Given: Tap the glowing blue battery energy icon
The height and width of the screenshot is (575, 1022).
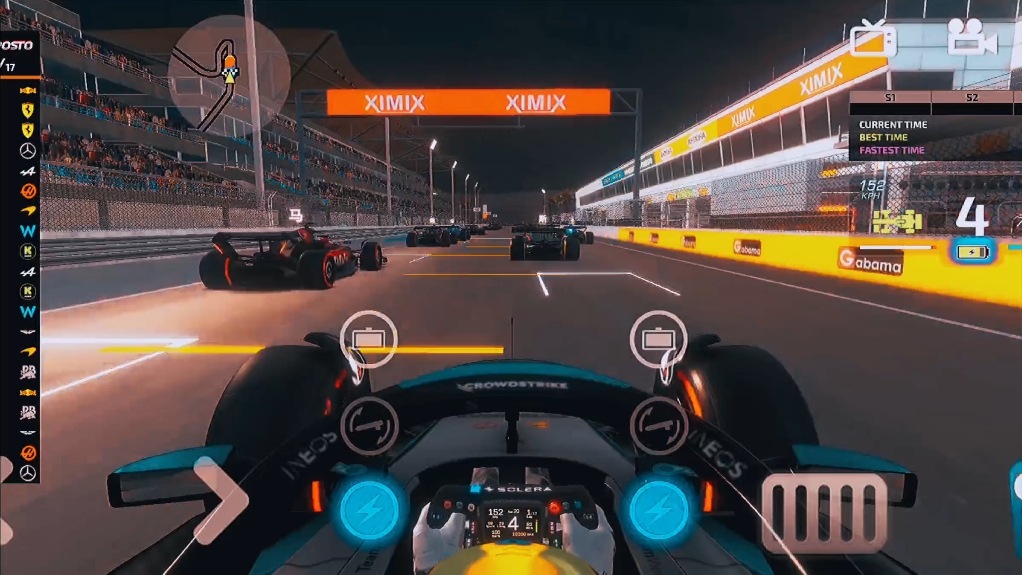Looking at the screenshot, I should (972, 252).
